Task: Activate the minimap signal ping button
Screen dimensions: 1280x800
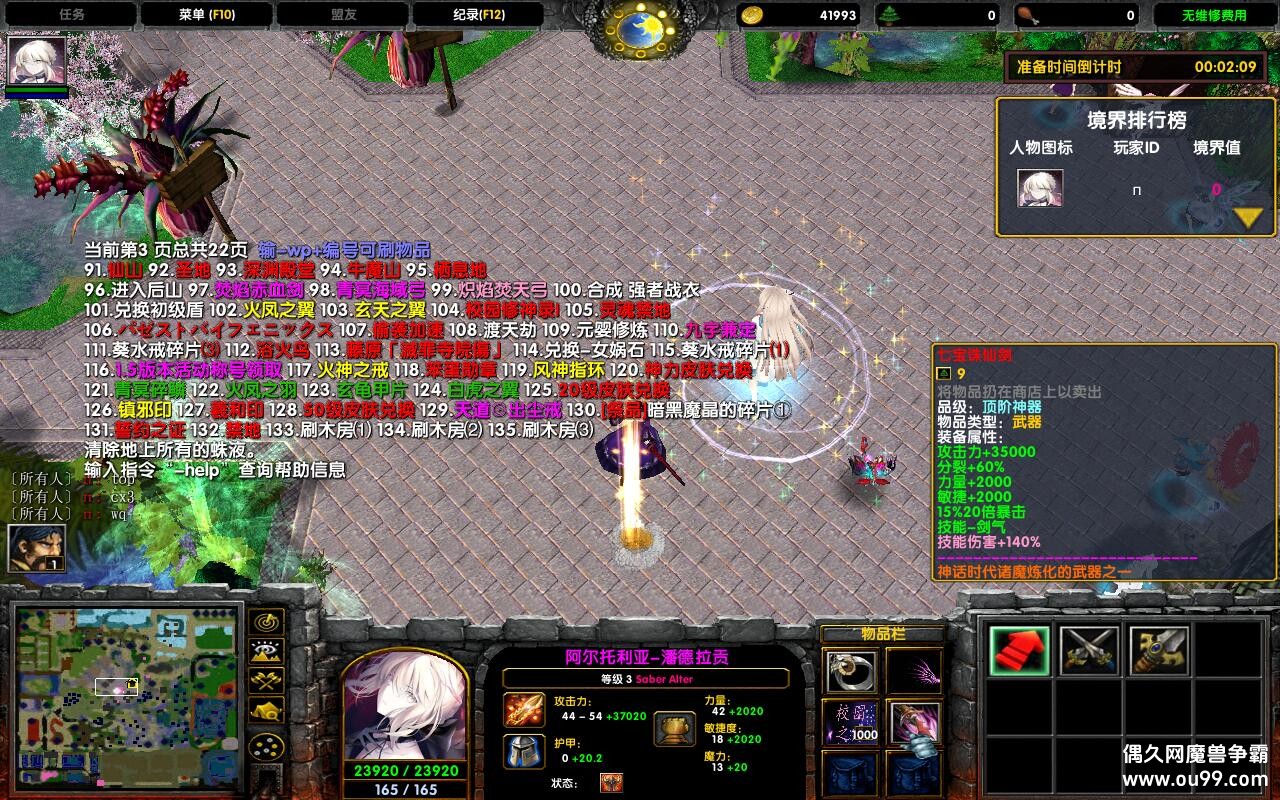Action: [x=266, y=622]
